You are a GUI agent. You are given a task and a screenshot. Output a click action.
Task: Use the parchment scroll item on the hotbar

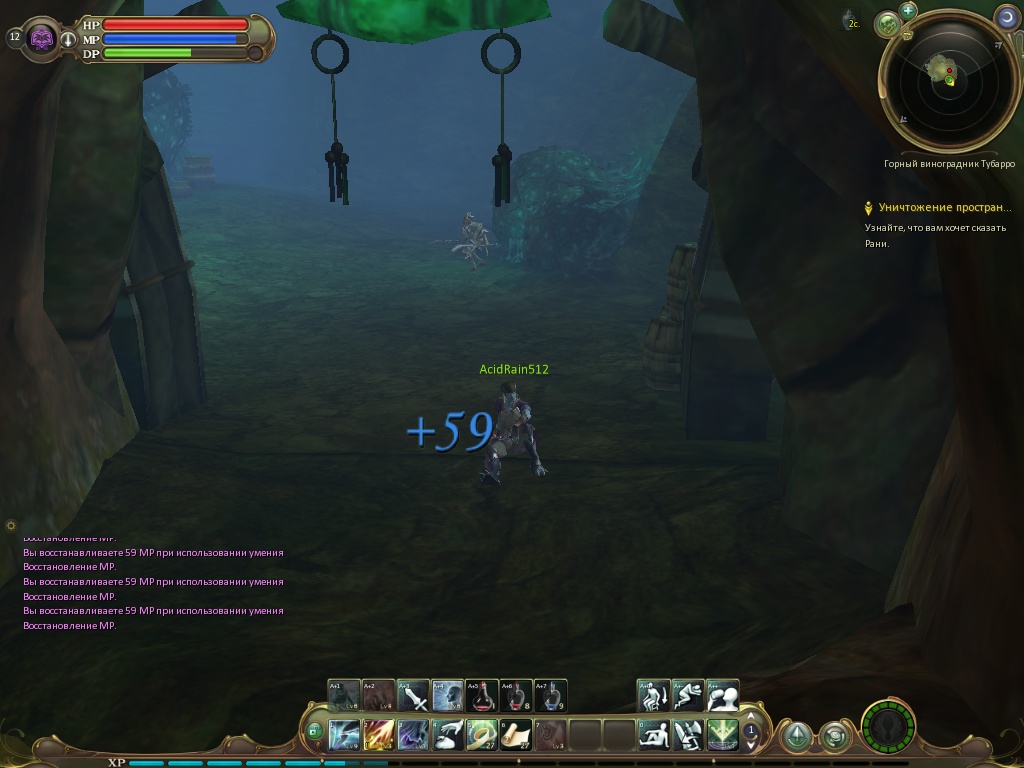pos(516,735)
